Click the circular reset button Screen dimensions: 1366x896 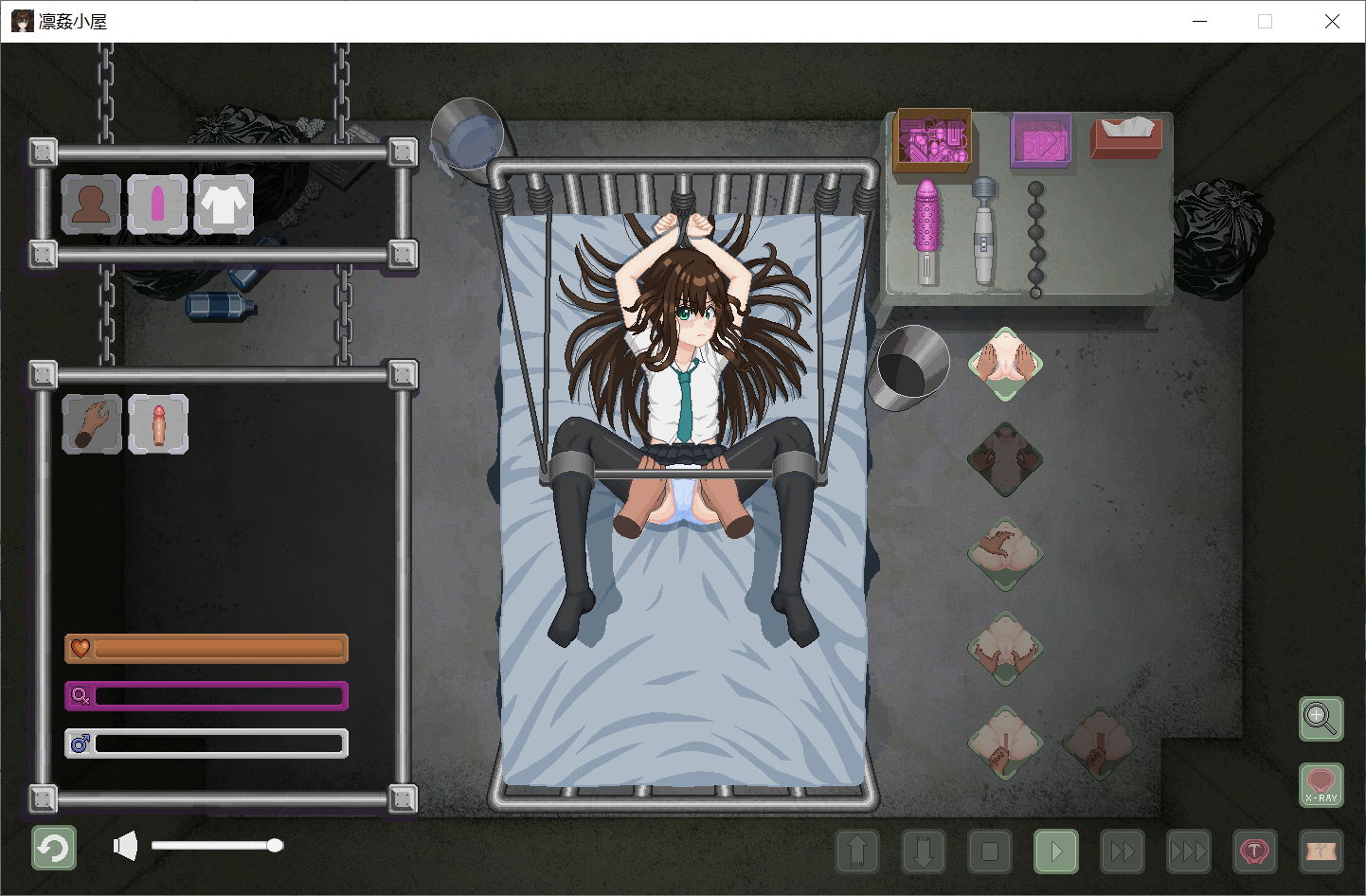(x=53, y=848)
